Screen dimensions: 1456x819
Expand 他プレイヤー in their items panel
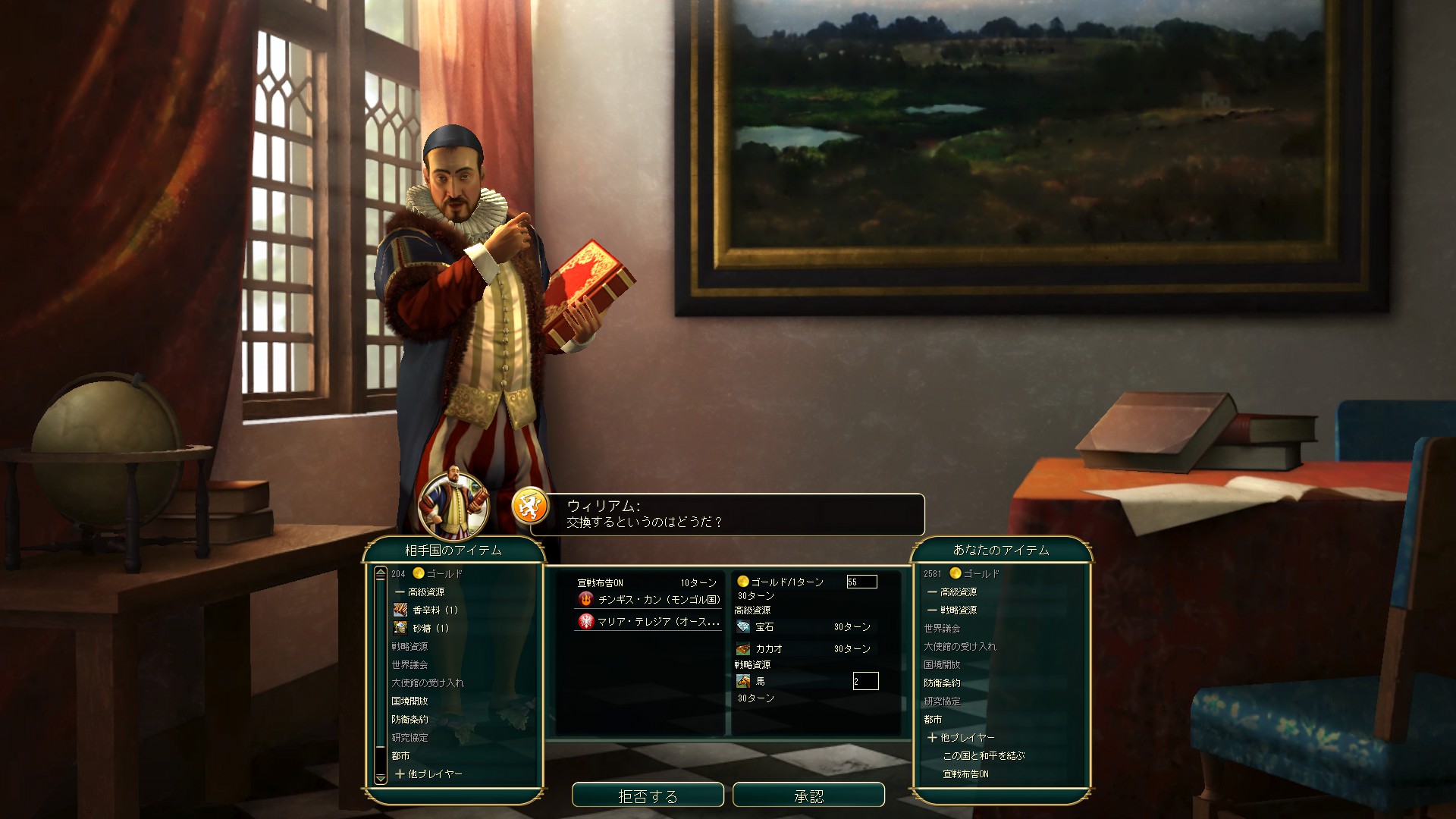click(428, 773)
